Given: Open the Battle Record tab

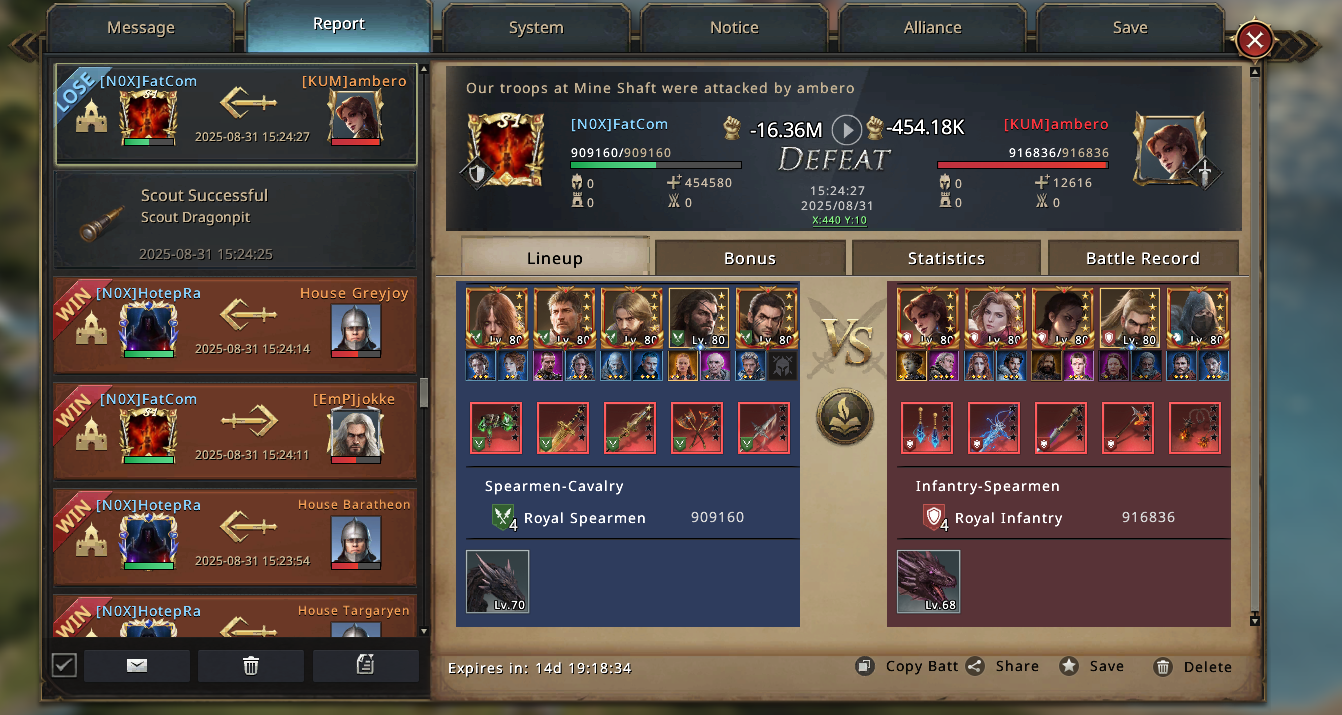Looking at the screenshot, I should [x=1142, y=258].
